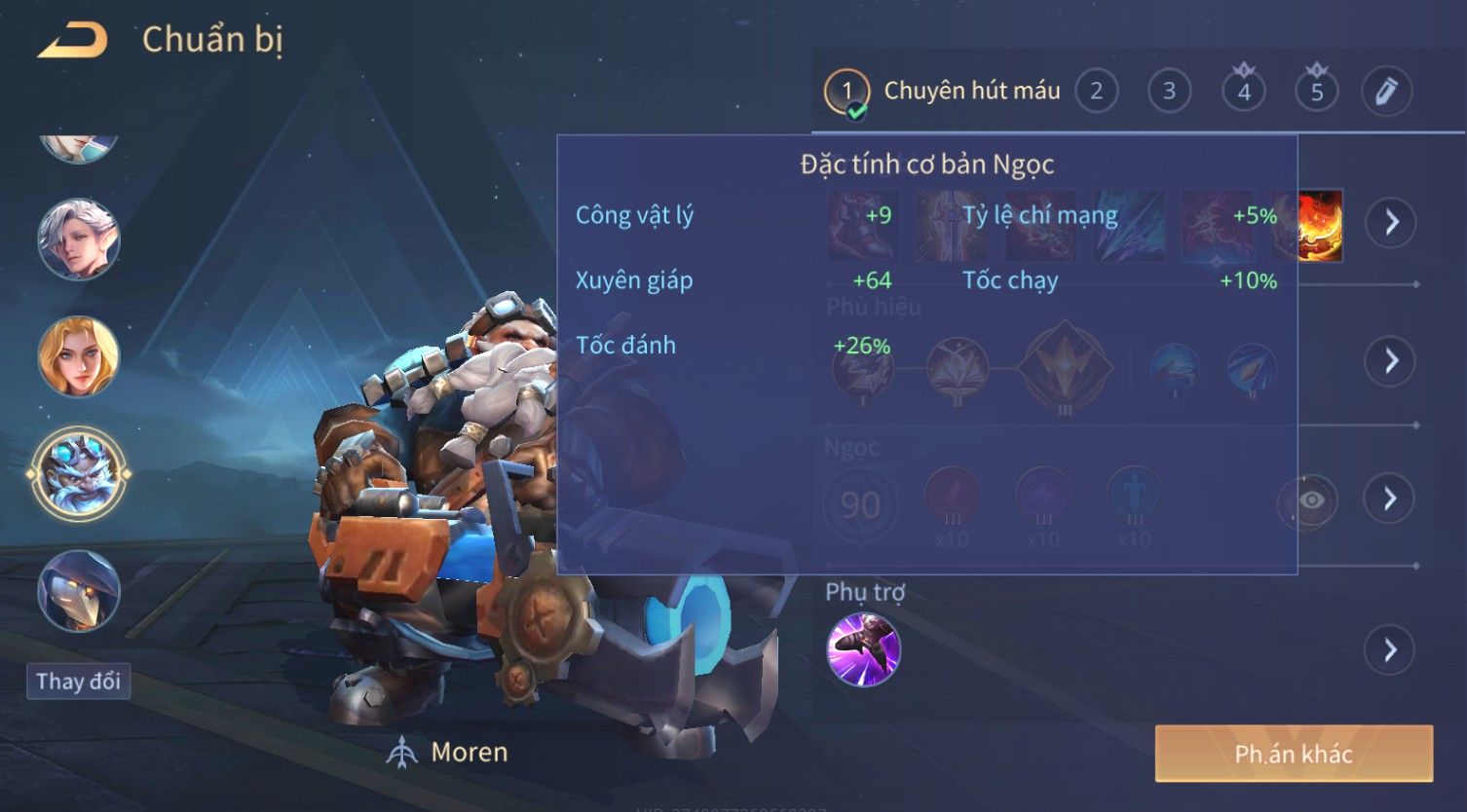Switch to loadout preset 3

pos(1169,92)
